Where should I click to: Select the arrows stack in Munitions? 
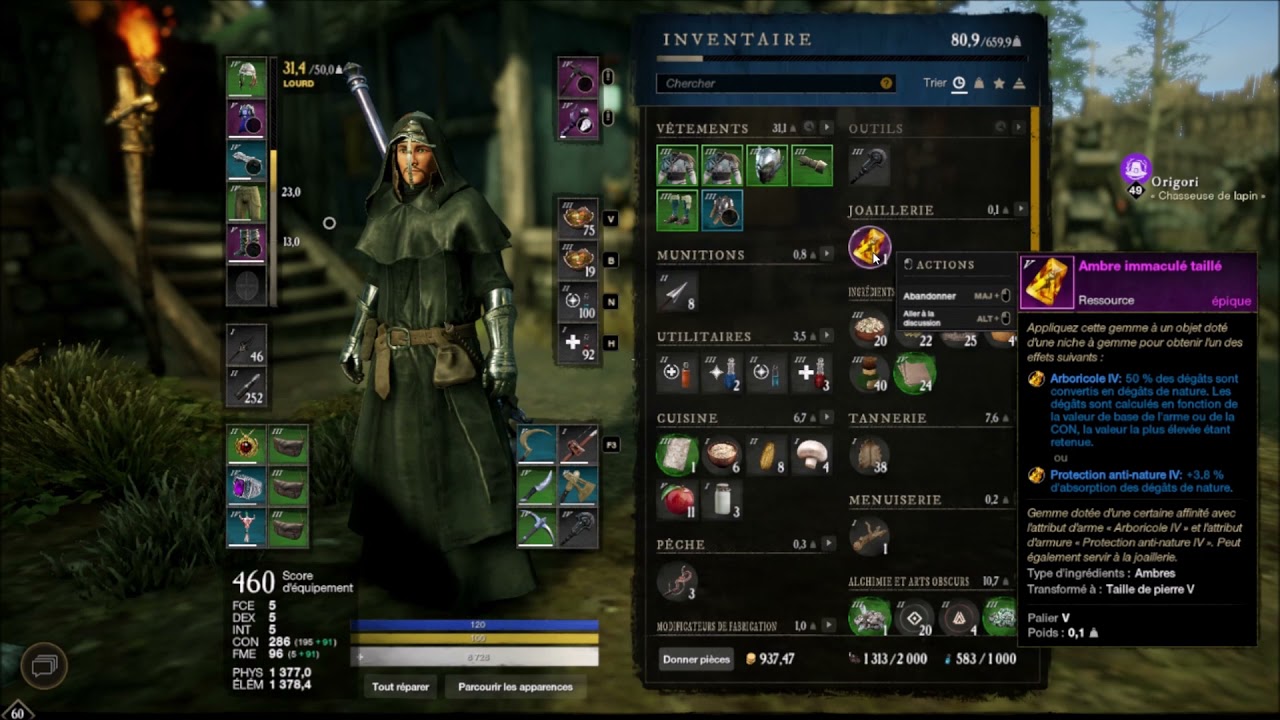tap(677, 291)
